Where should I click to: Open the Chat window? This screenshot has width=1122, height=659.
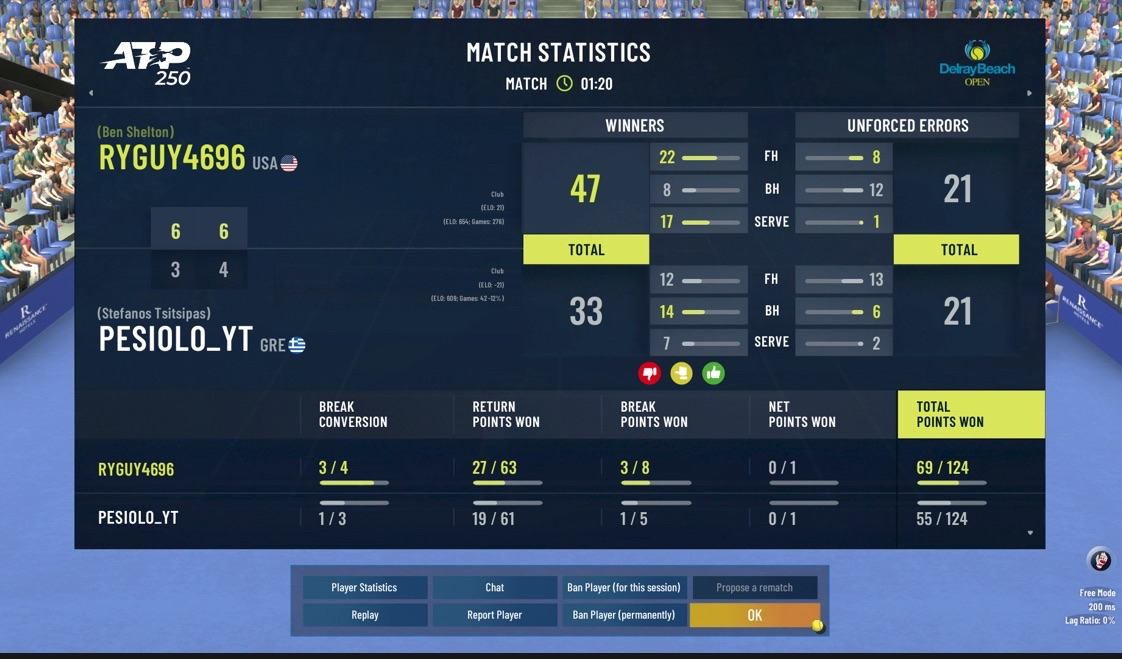(494, 587)
